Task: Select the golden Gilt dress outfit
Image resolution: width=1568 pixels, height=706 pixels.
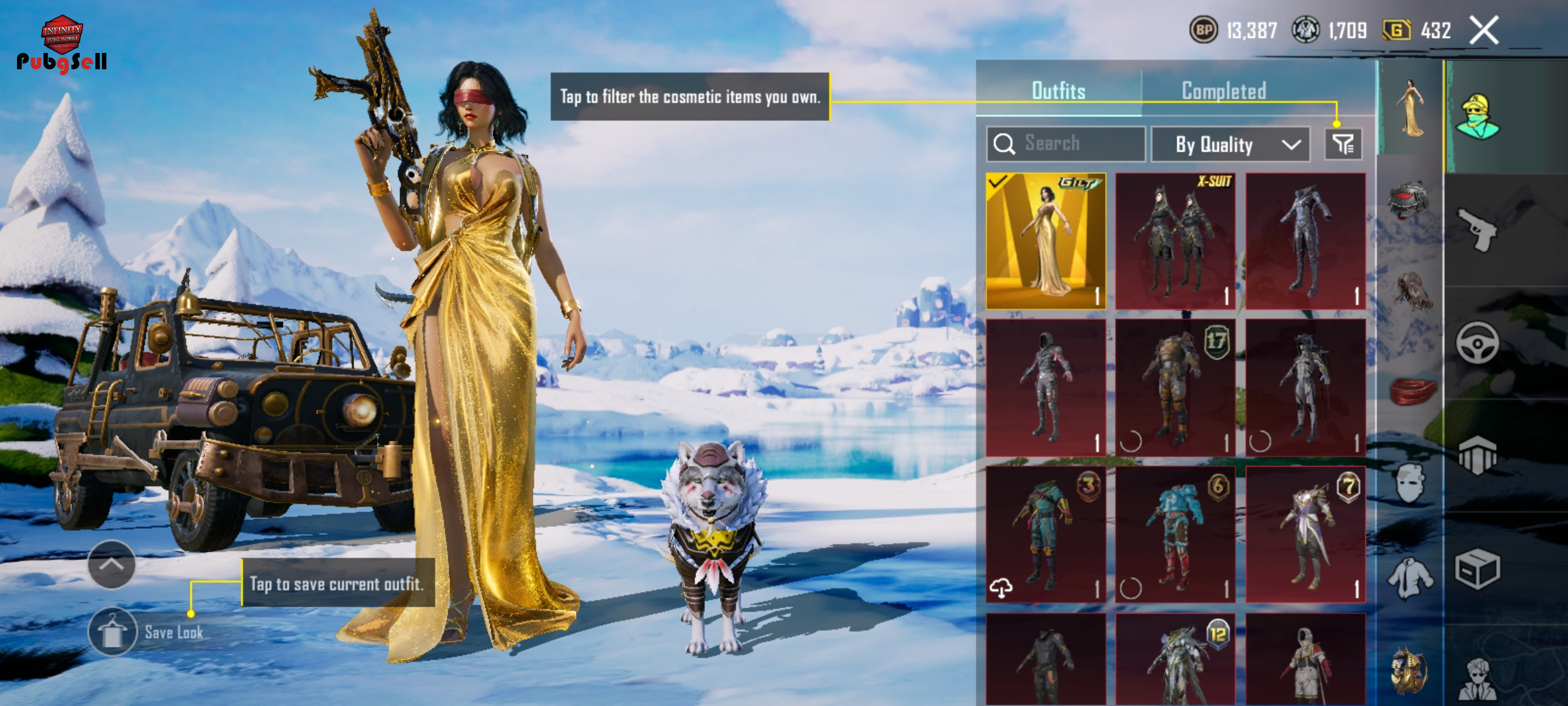Action: tap(1046, 241)
